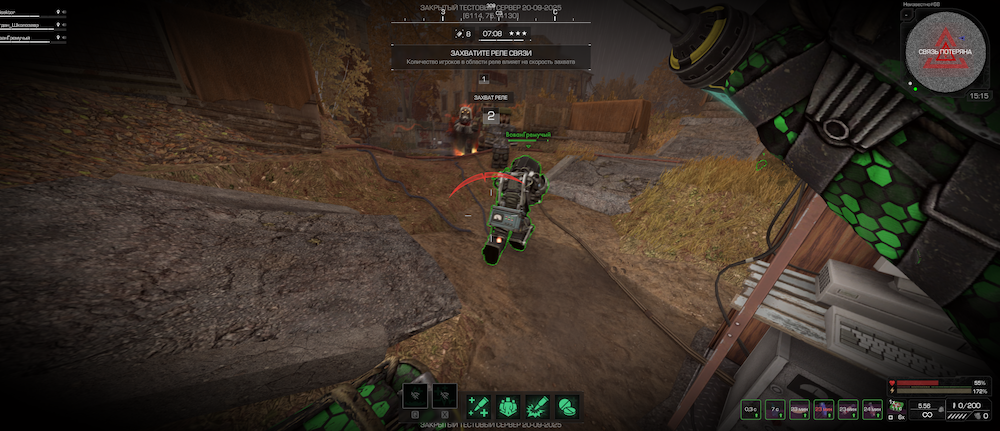The height and width of the screenshot is (431, 1000).
Task: Use the pills consumable icon
Action: coord(566,403)
